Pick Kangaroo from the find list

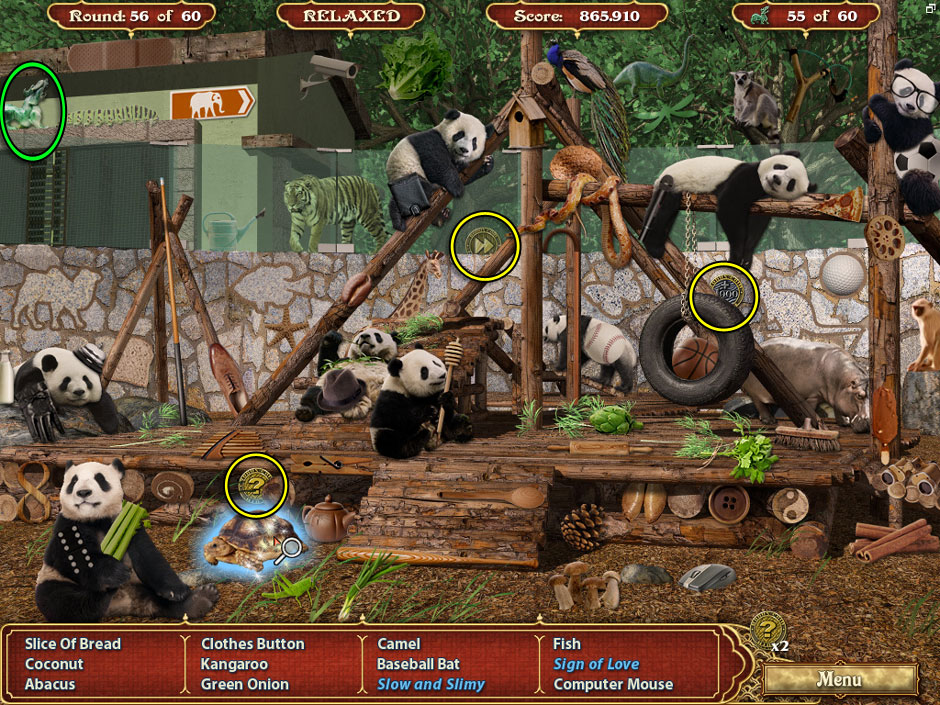click(x=235, y=664)
